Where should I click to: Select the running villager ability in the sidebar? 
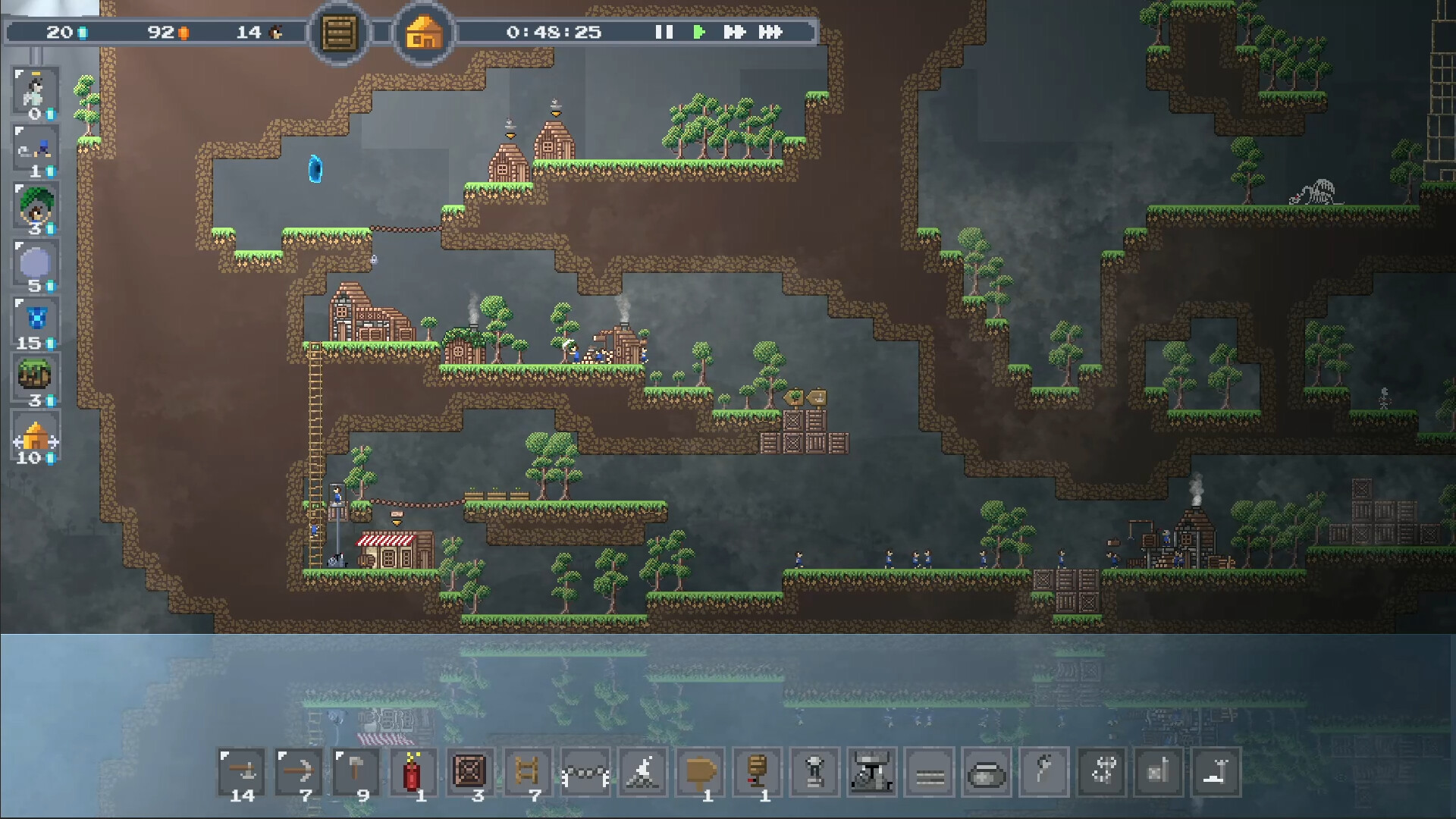[36, 149]
